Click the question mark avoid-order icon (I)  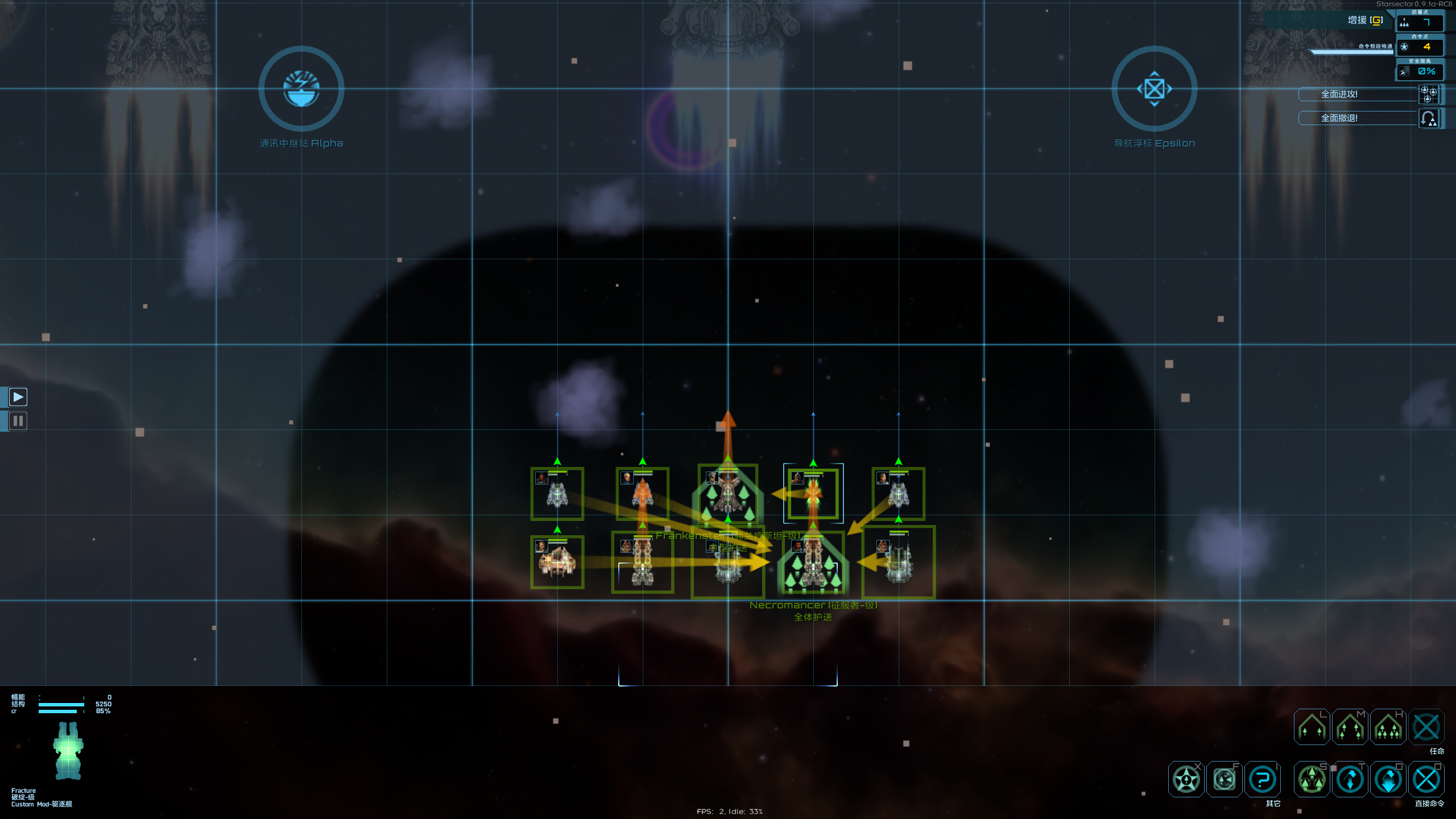(1263, 779)
